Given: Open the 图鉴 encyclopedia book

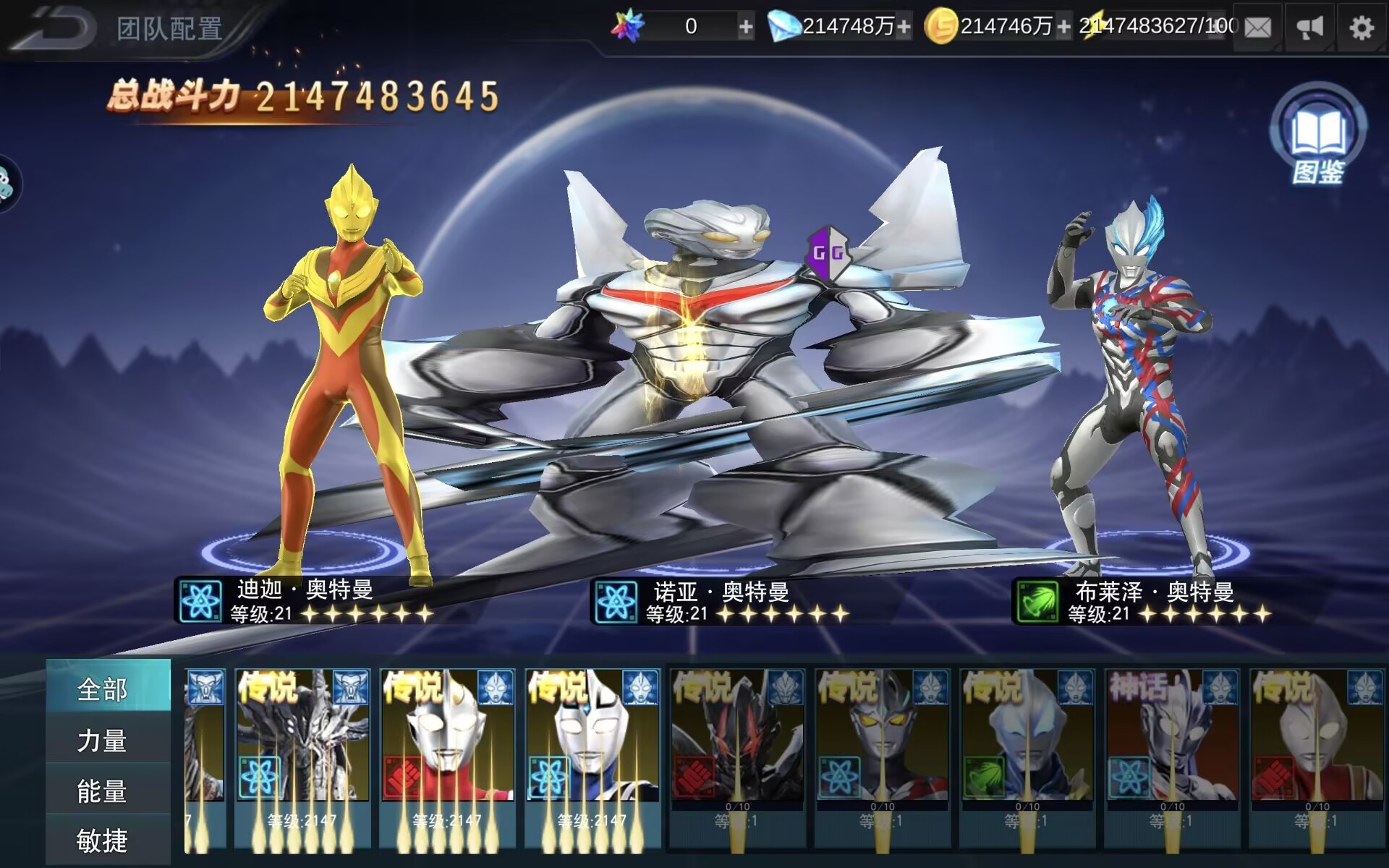Looking at the screenshot, I should (x=1318, y=132).
